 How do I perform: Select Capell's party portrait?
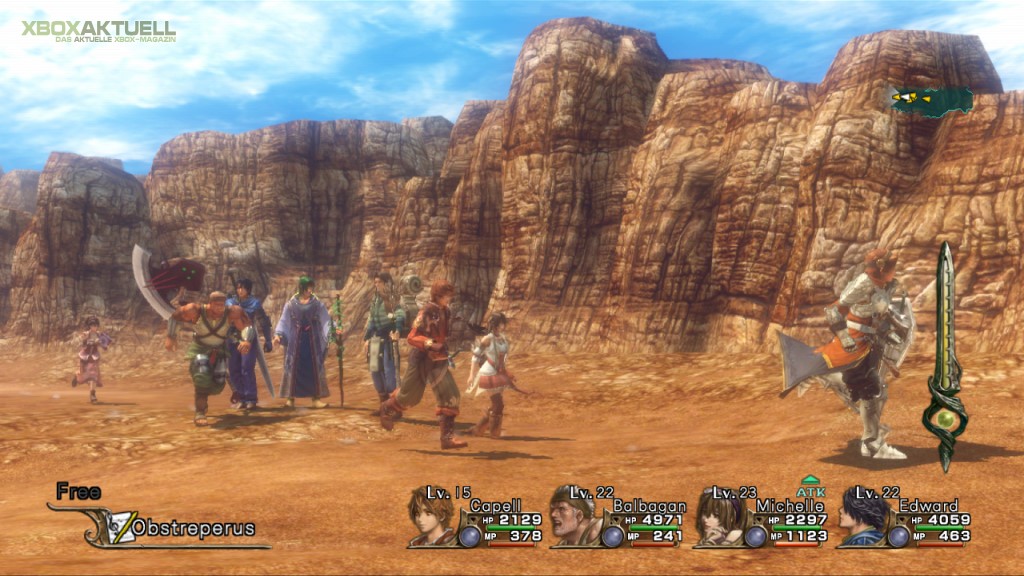(x=430, y=518)
